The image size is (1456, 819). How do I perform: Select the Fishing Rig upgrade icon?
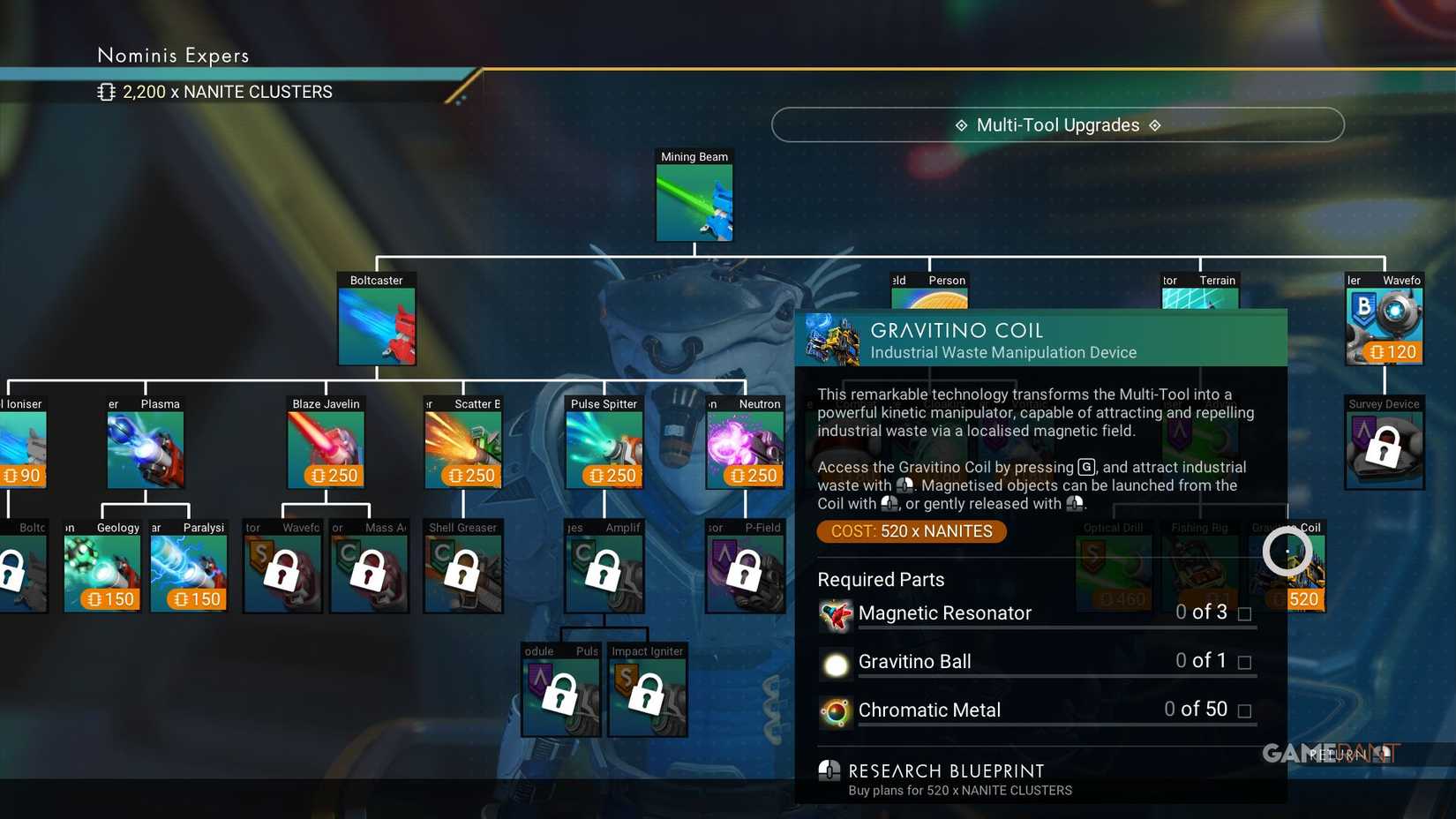tap(1199, 569)
